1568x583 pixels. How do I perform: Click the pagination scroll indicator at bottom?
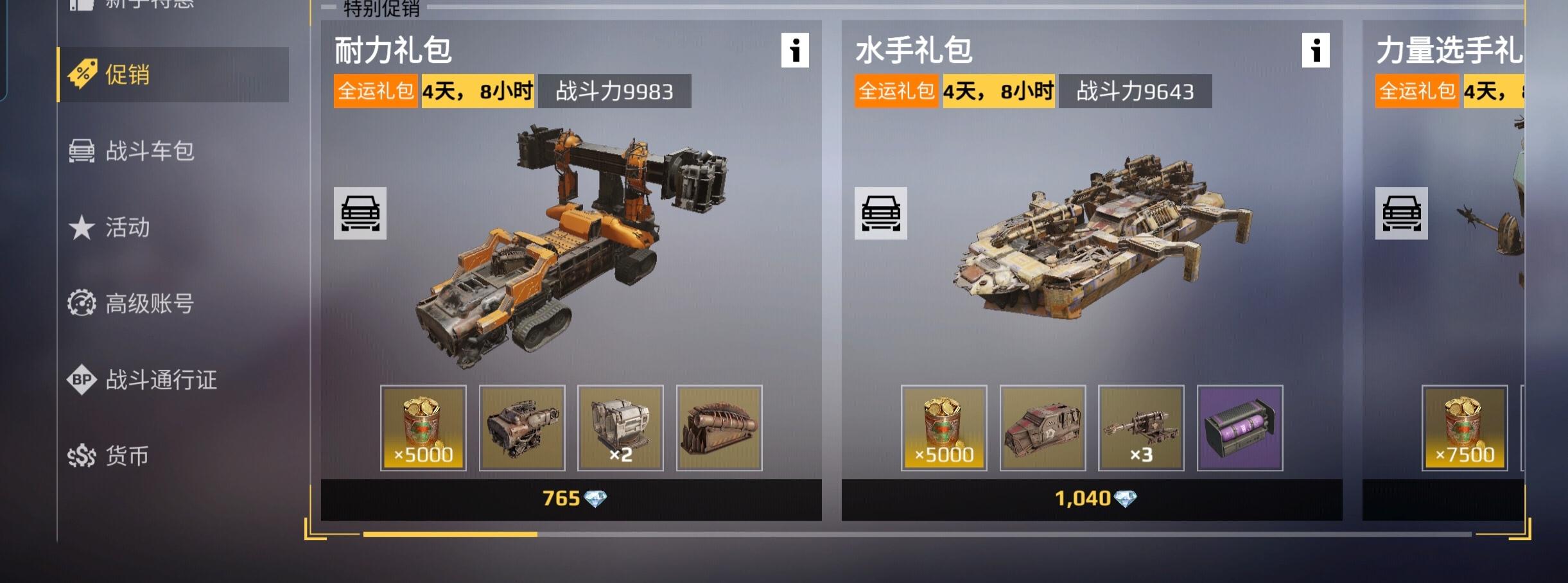tap(449, 534)
